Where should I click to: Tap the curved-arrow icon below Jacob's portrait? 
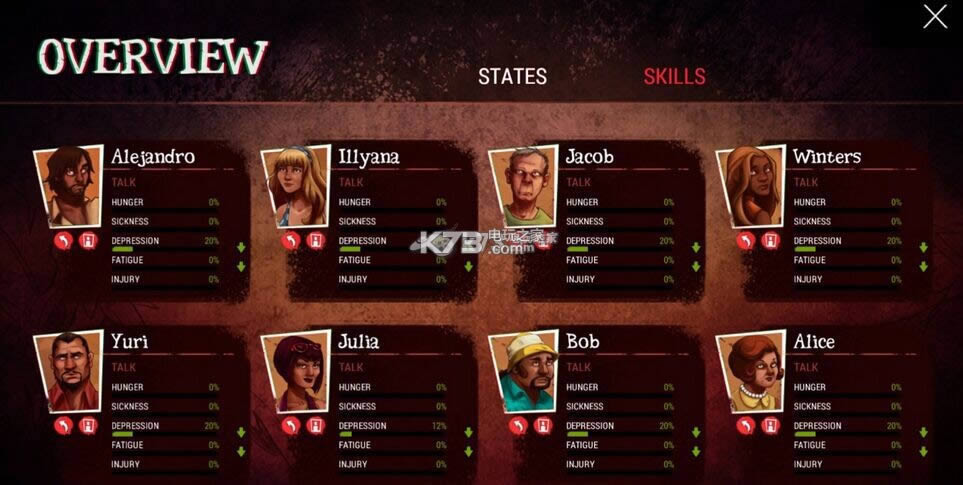coord(518,241)
